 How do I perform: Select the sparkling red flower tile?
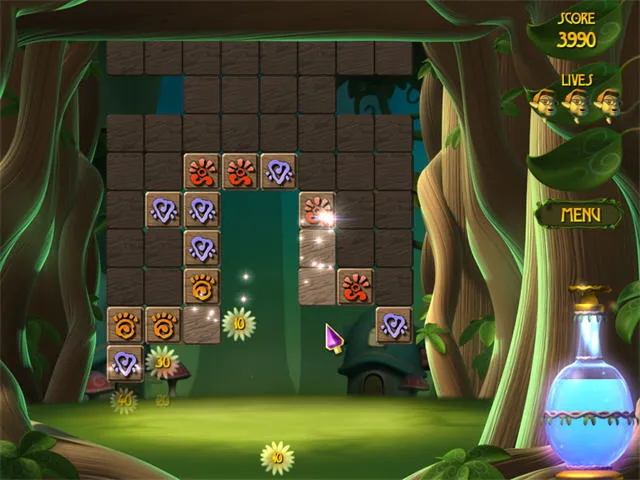317,210
